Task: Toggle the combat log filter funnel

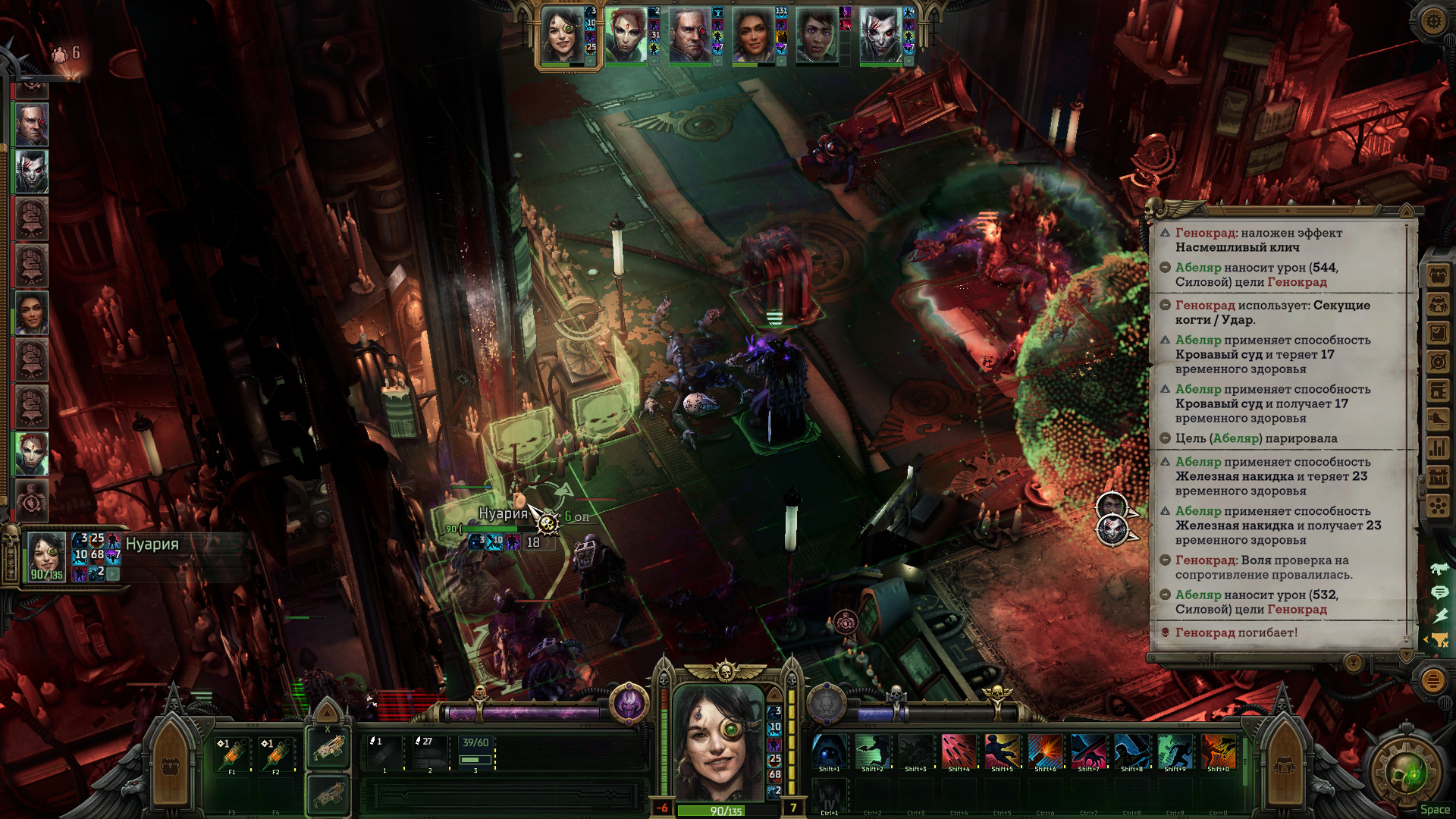Action: point(1439,640)
